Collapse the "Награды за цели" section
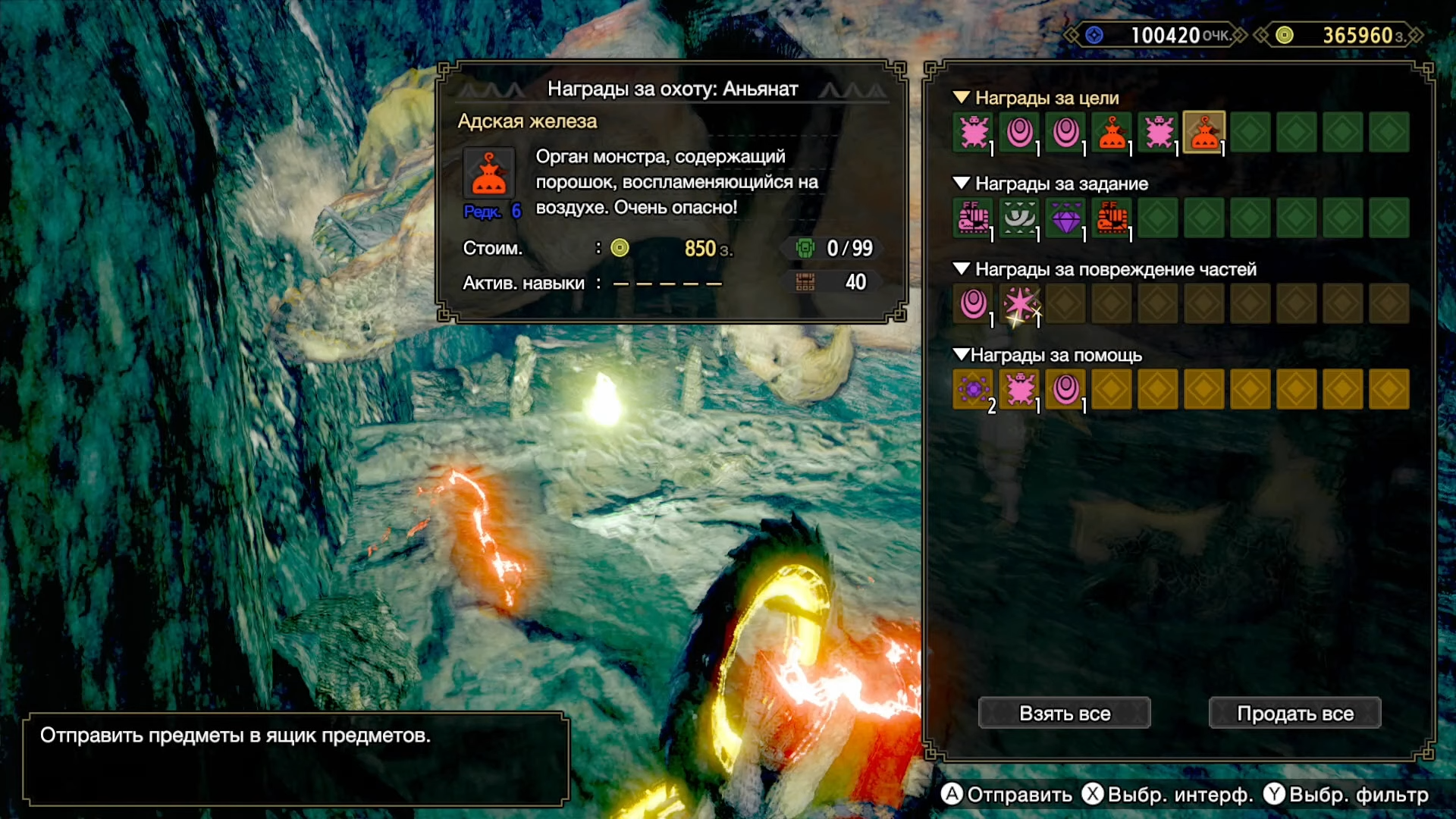Image resolution: width=1456 pixels, height=819 pixels. [x=962, y=98]
